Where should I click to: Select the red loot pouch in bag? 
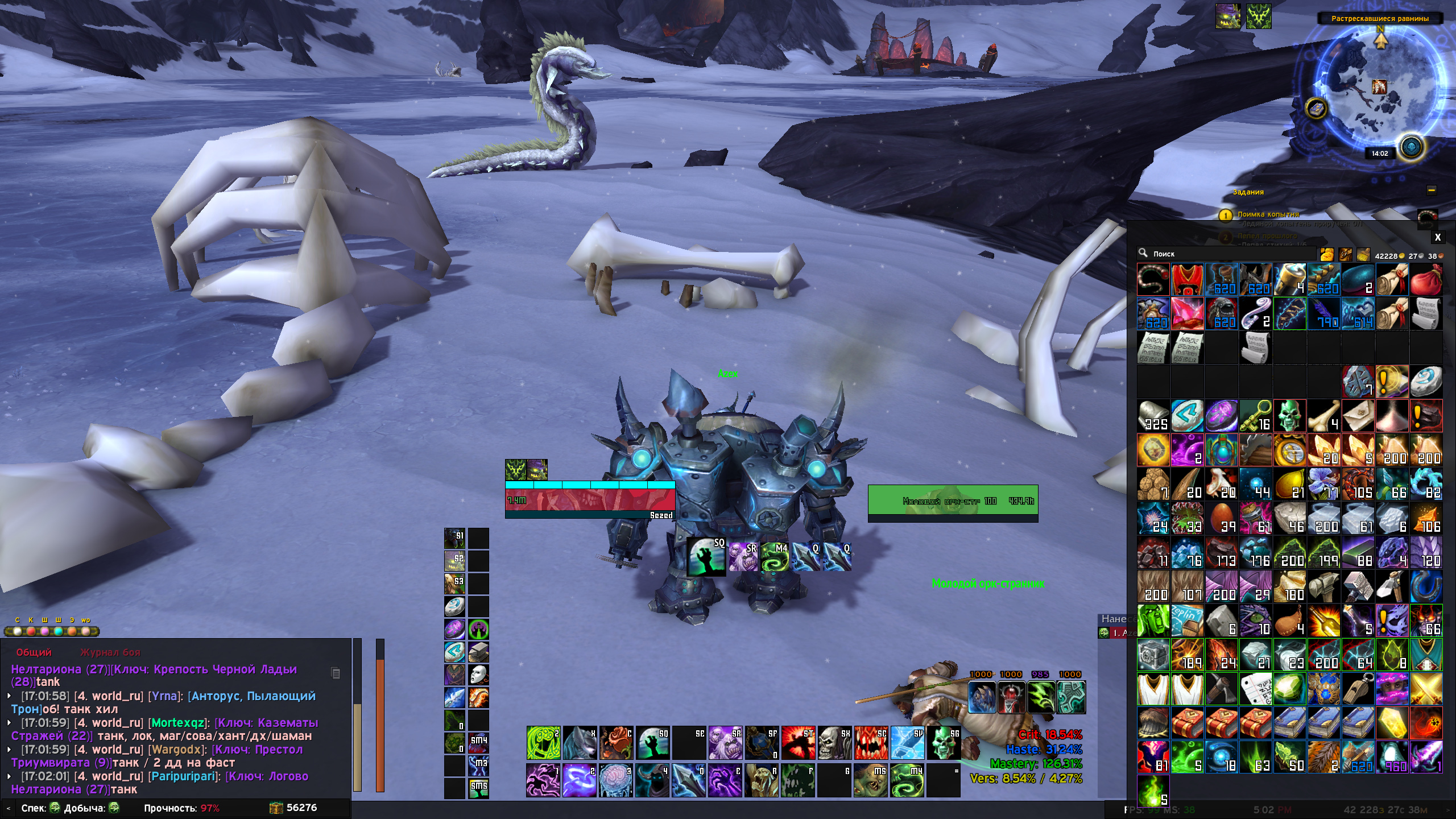(1426, 279)
